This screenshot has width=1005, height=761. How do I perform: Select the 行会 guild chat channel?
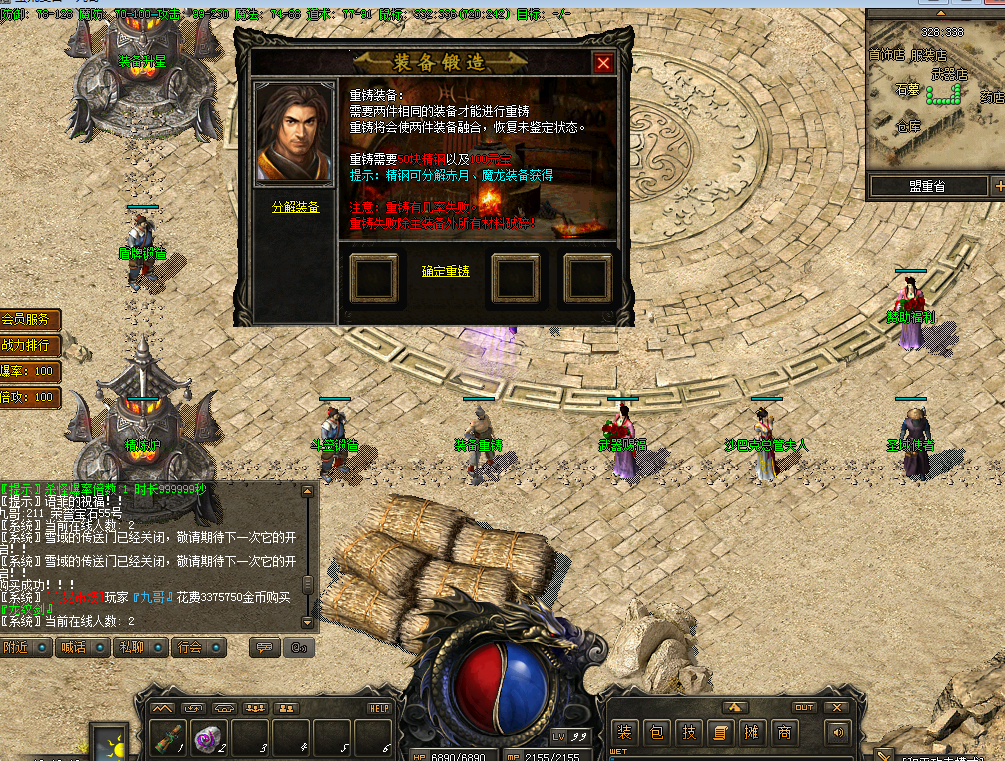click(198, 647)
